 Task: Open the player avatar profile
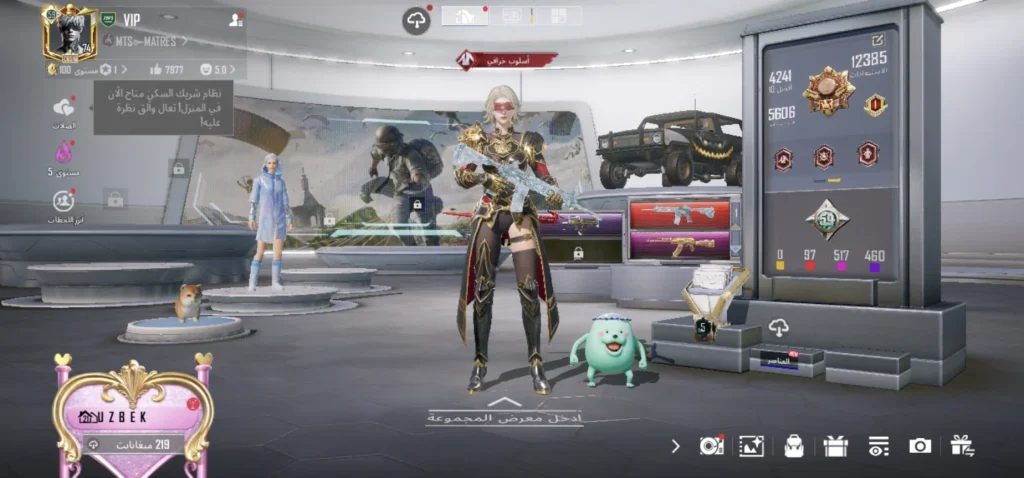point(69,34)
